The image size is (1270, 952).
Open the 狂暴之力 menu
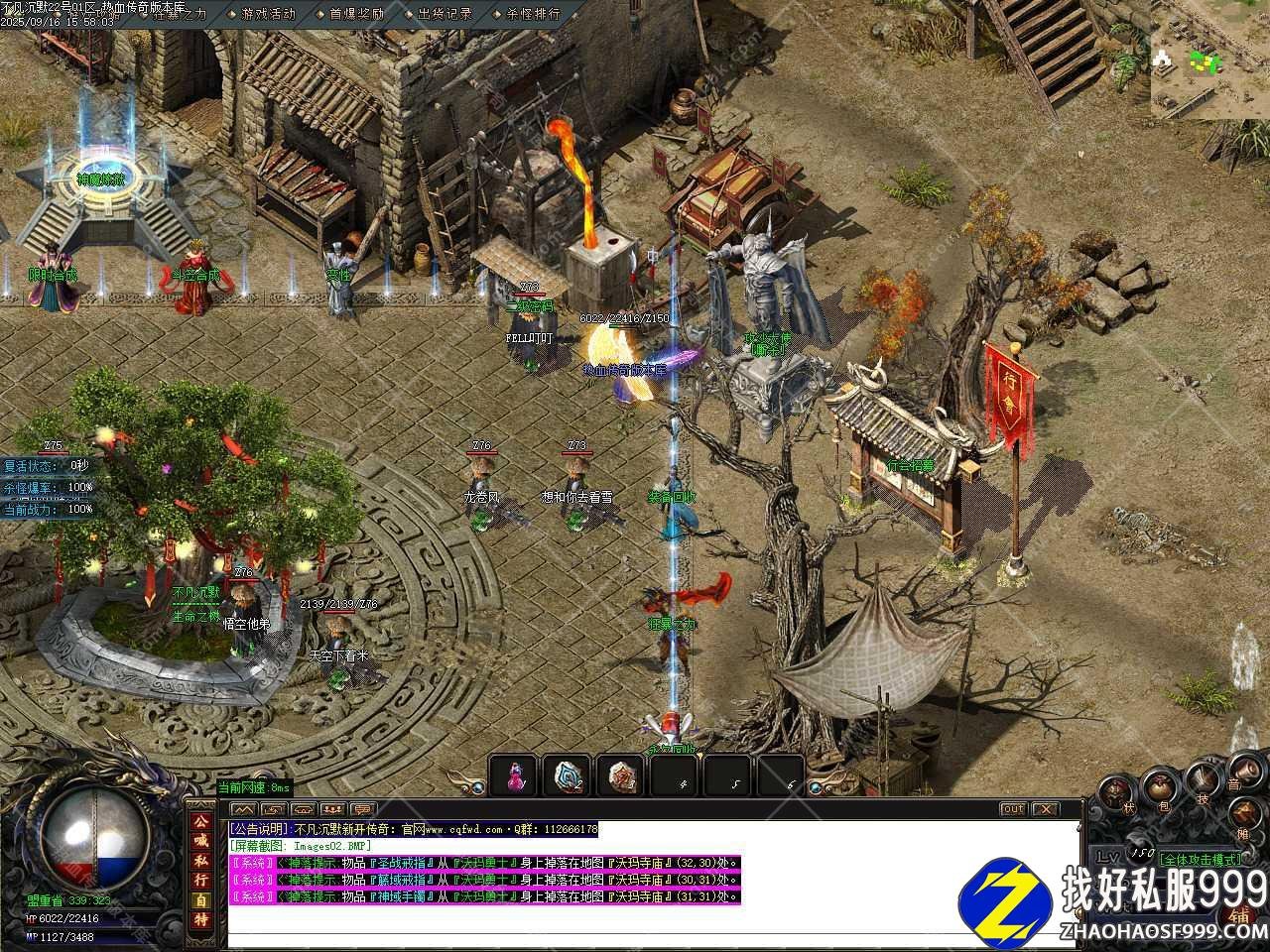(180, 14)
